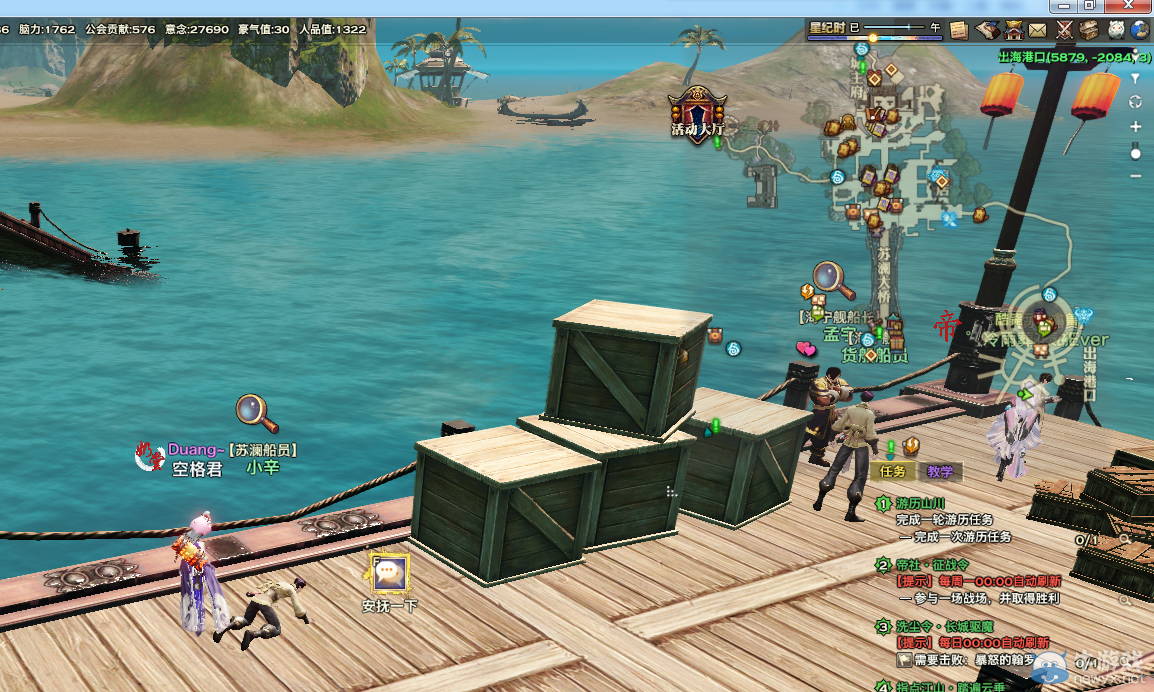Open the minimap filter funnel

tap(1135, 78)
